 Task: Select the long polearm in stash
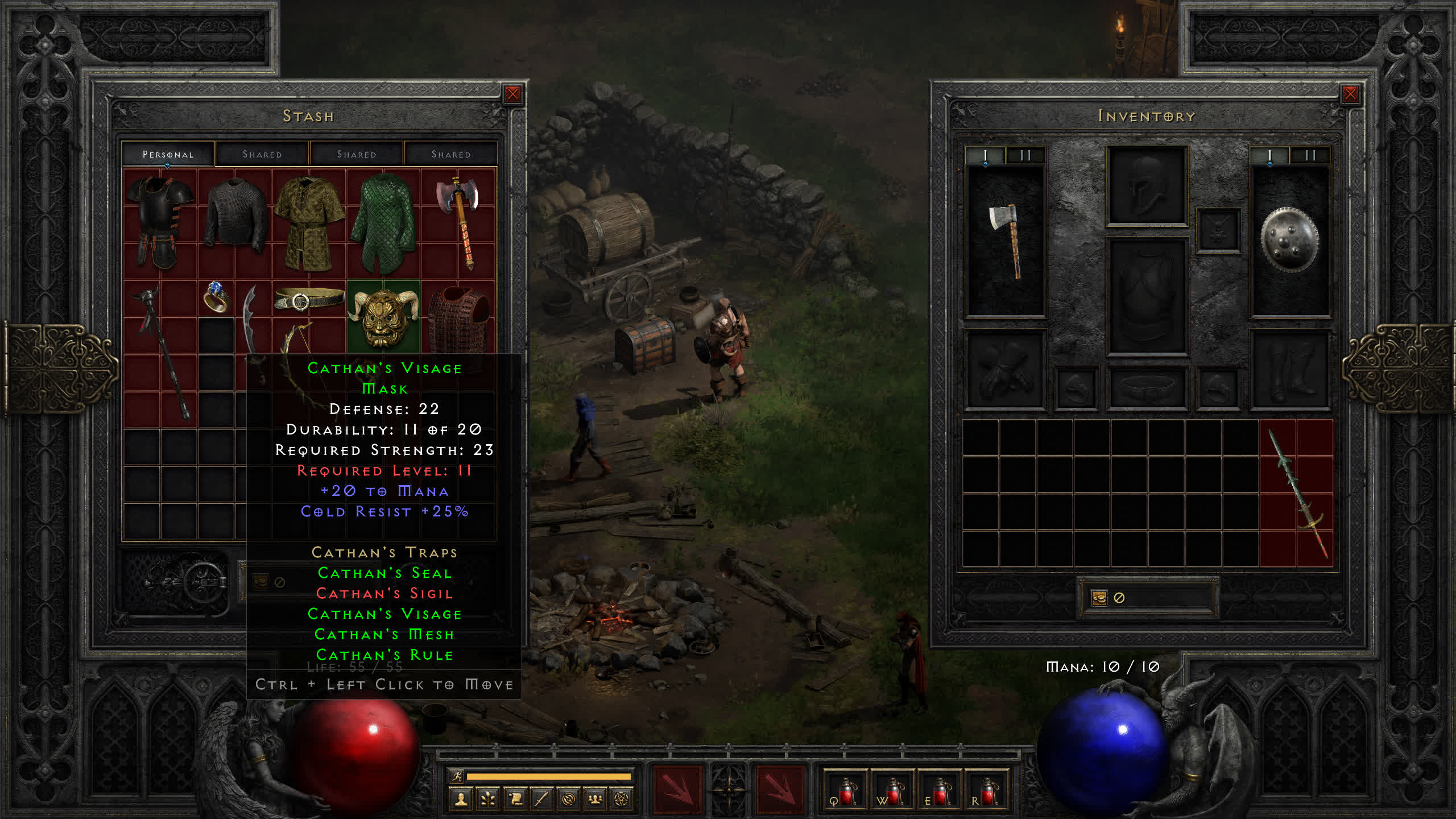pyautogui.click(x=162, y=353)
